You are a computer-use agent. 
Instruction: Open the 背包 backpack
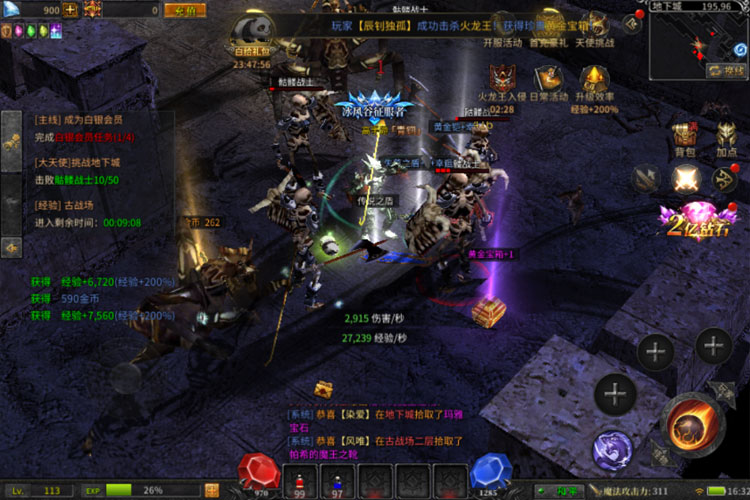coord(684,139)
